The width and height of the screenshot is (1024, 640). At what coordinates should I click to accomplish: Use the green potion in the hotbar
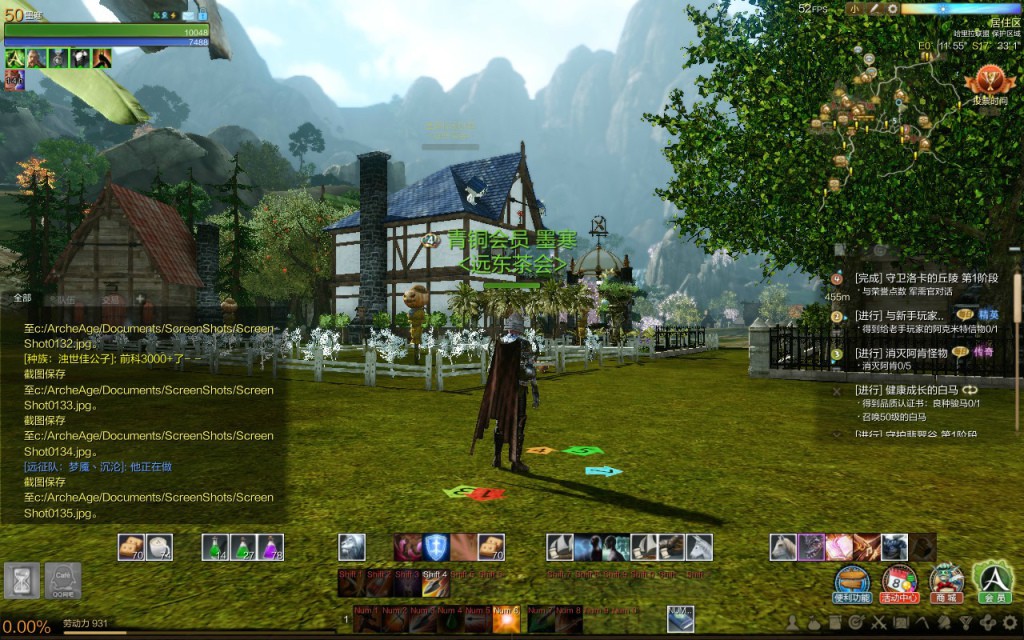[x=216, y=547]
